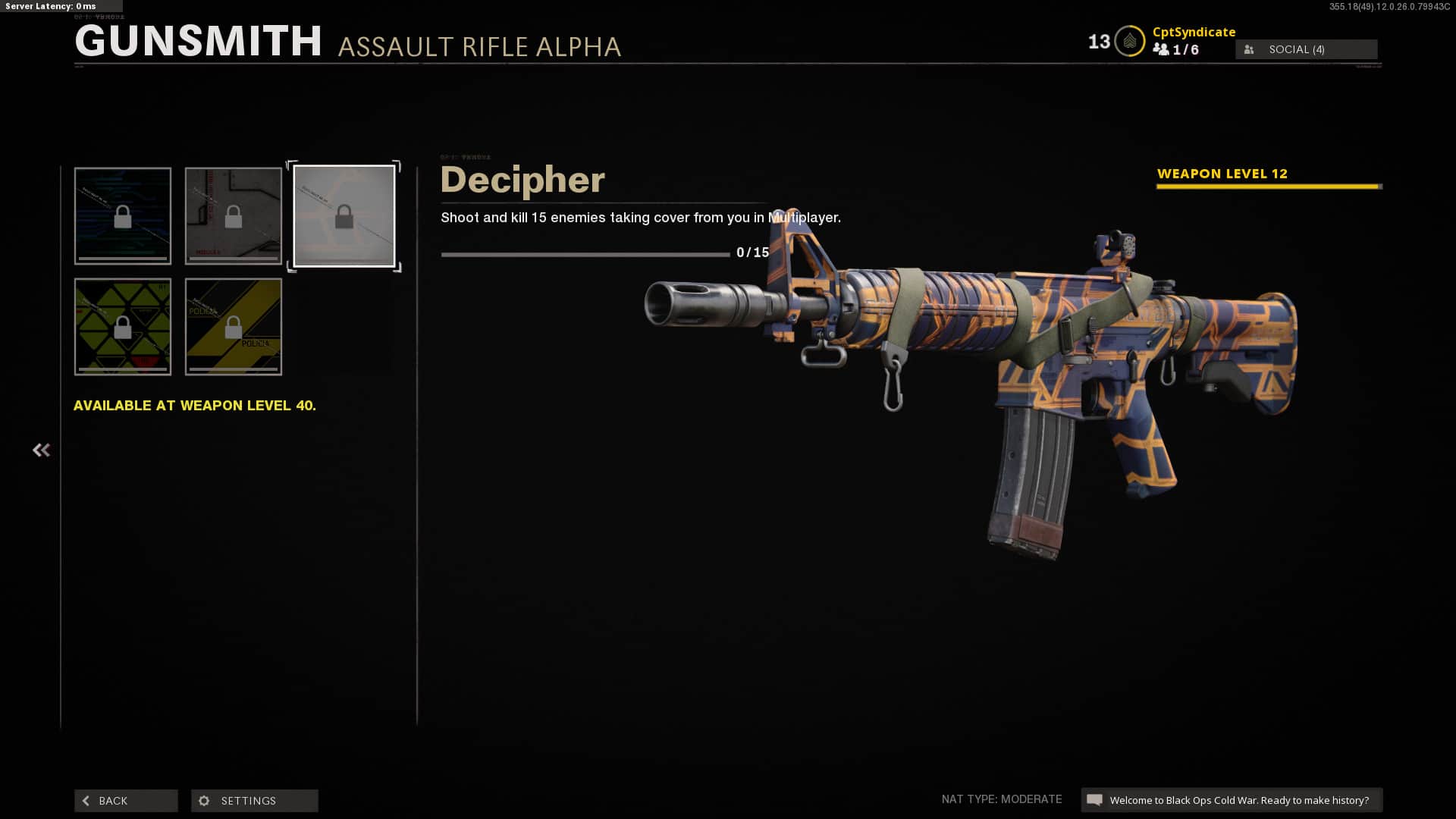Choose the locked grey blueprint camo

(234, 216)
